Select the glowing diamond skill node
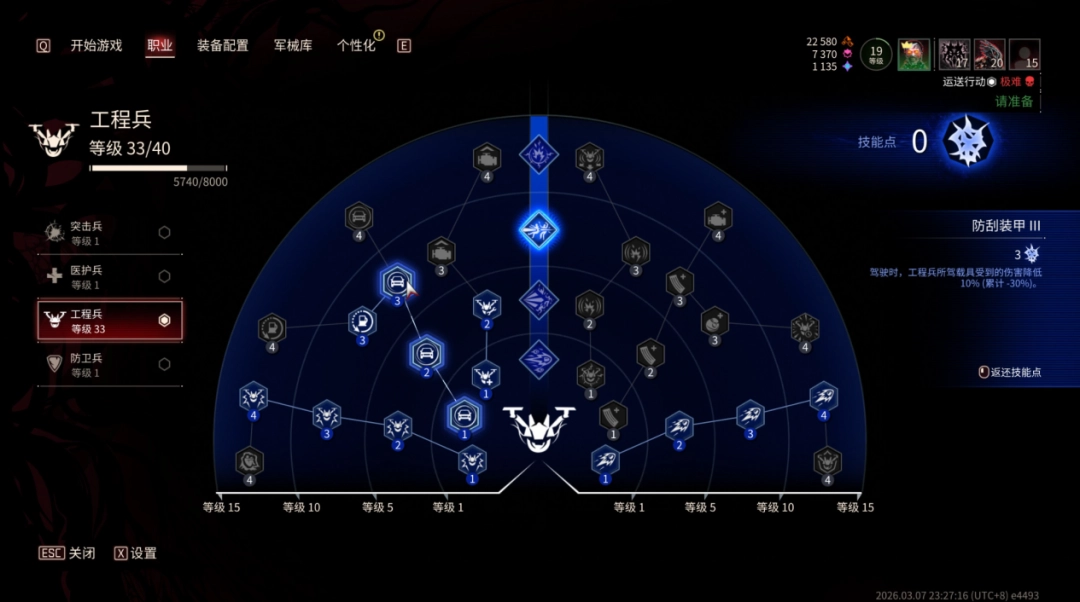Screen dimensions: 1080x602 pyautogui.click(x=539, y=230)
